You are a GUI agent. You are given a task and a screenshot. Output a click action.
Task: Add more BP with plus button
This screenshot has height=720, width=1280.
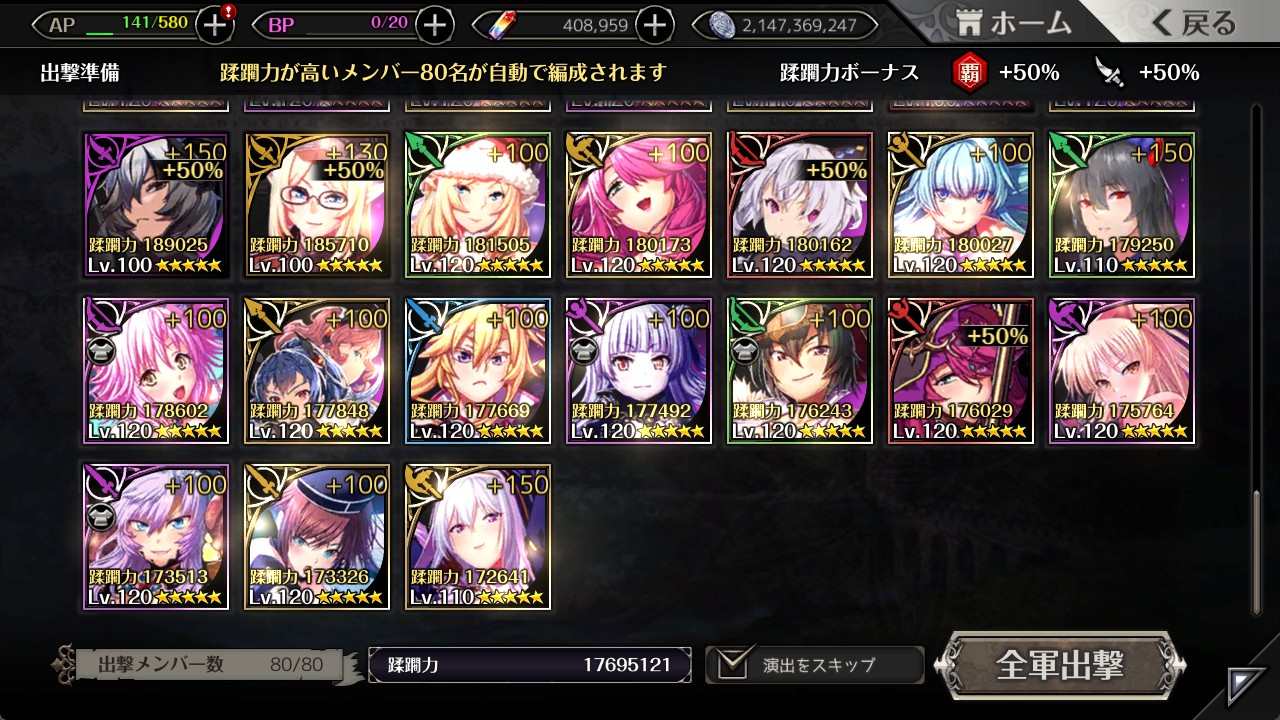(434, 25)
